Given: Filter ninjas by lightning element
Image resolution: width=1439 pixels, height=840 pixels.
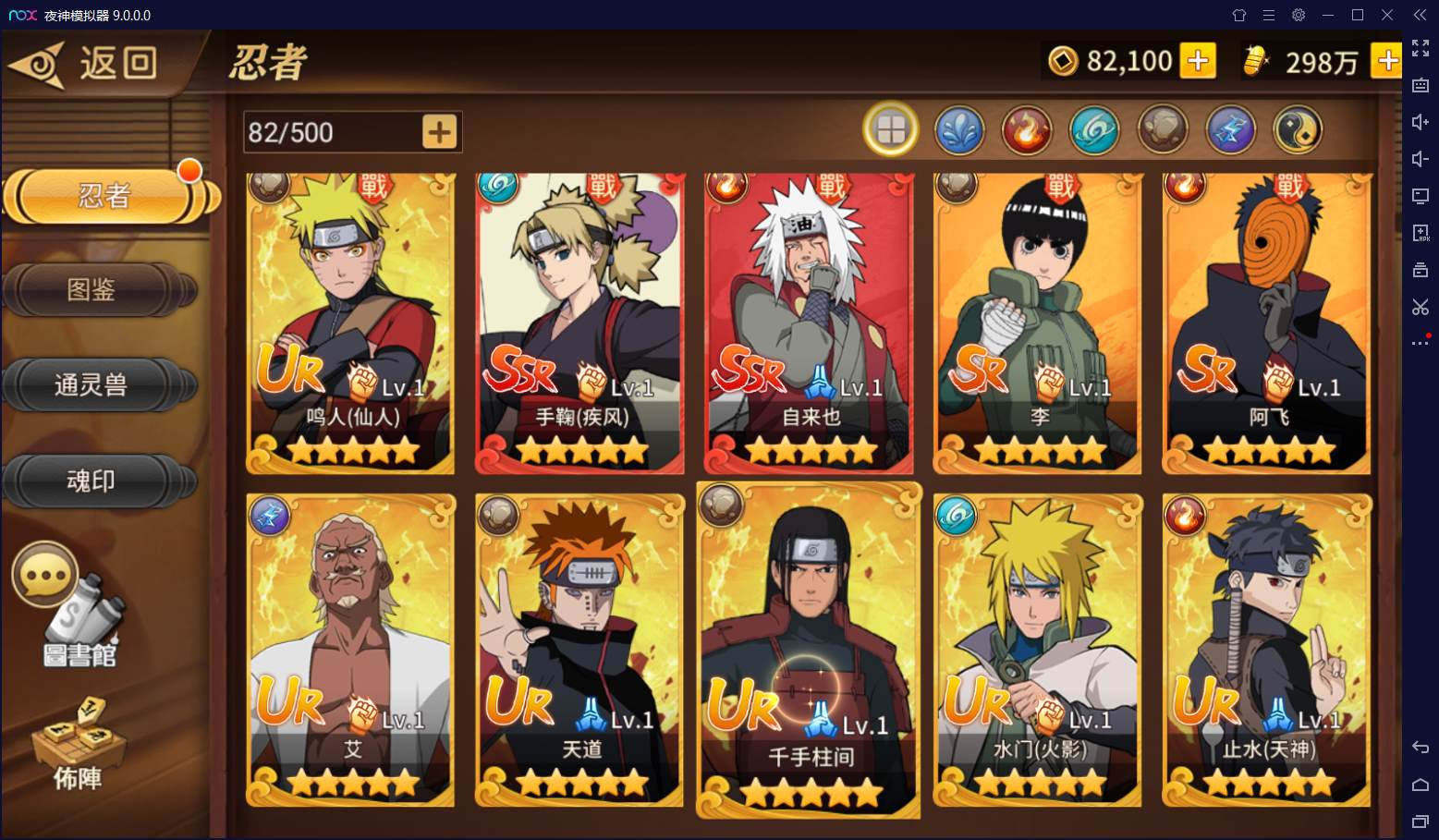Looking at the screenshot, I should coord(1230,130).
